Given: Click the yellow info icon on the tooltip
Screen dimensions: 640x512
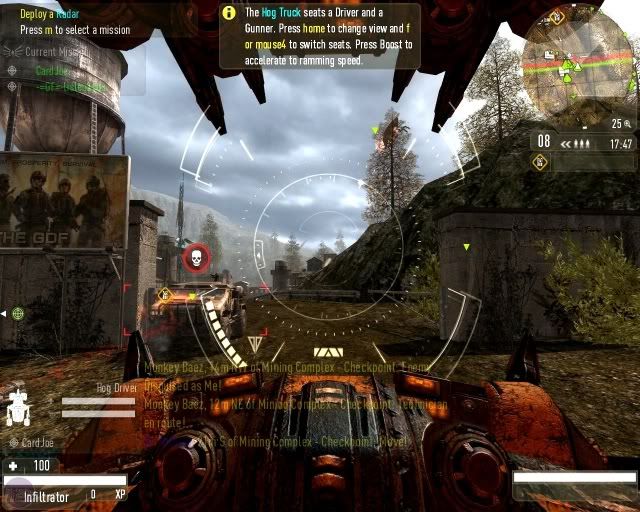Looking at the screenshot, I should point(228,13).
